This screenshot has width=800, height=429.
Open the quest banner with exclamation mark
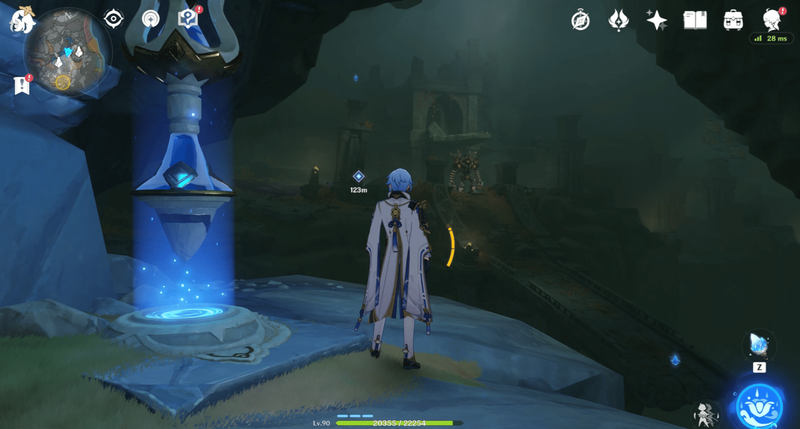[22, 86]
